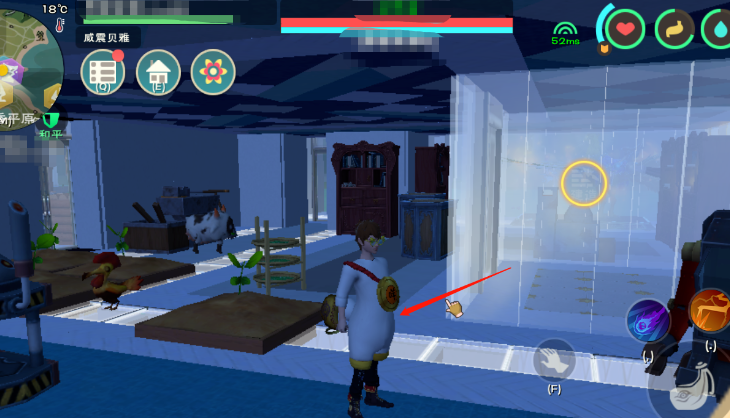Toggle the green shield peace mode icon
Viewport: 730px width, 418px height.
pyautogui.click(x=52, y=120)
